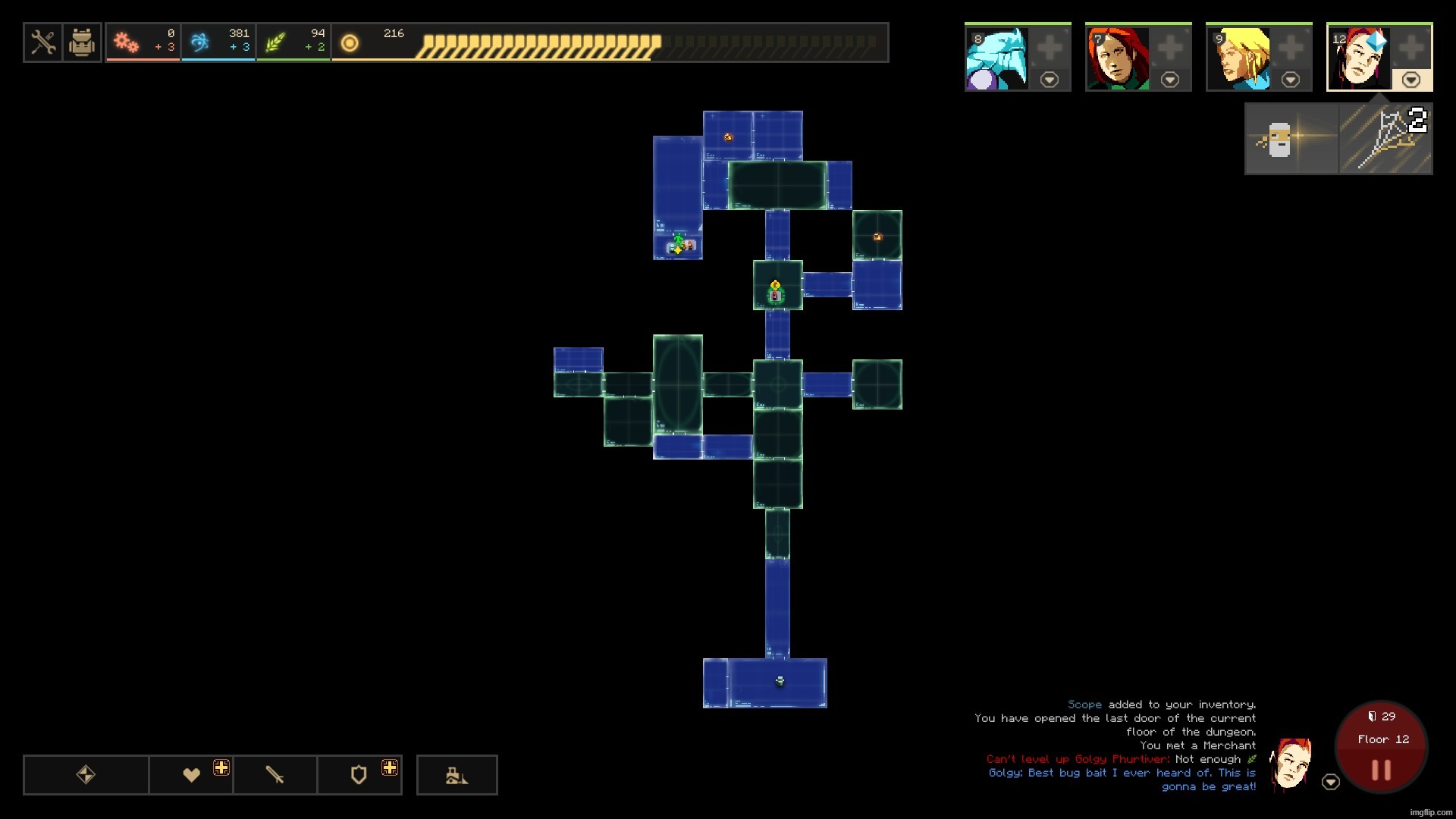Viewport: 1456px width, 819px height.
Task: Expand the level 8 hero's detail arrow
Action: (1050, 79)
